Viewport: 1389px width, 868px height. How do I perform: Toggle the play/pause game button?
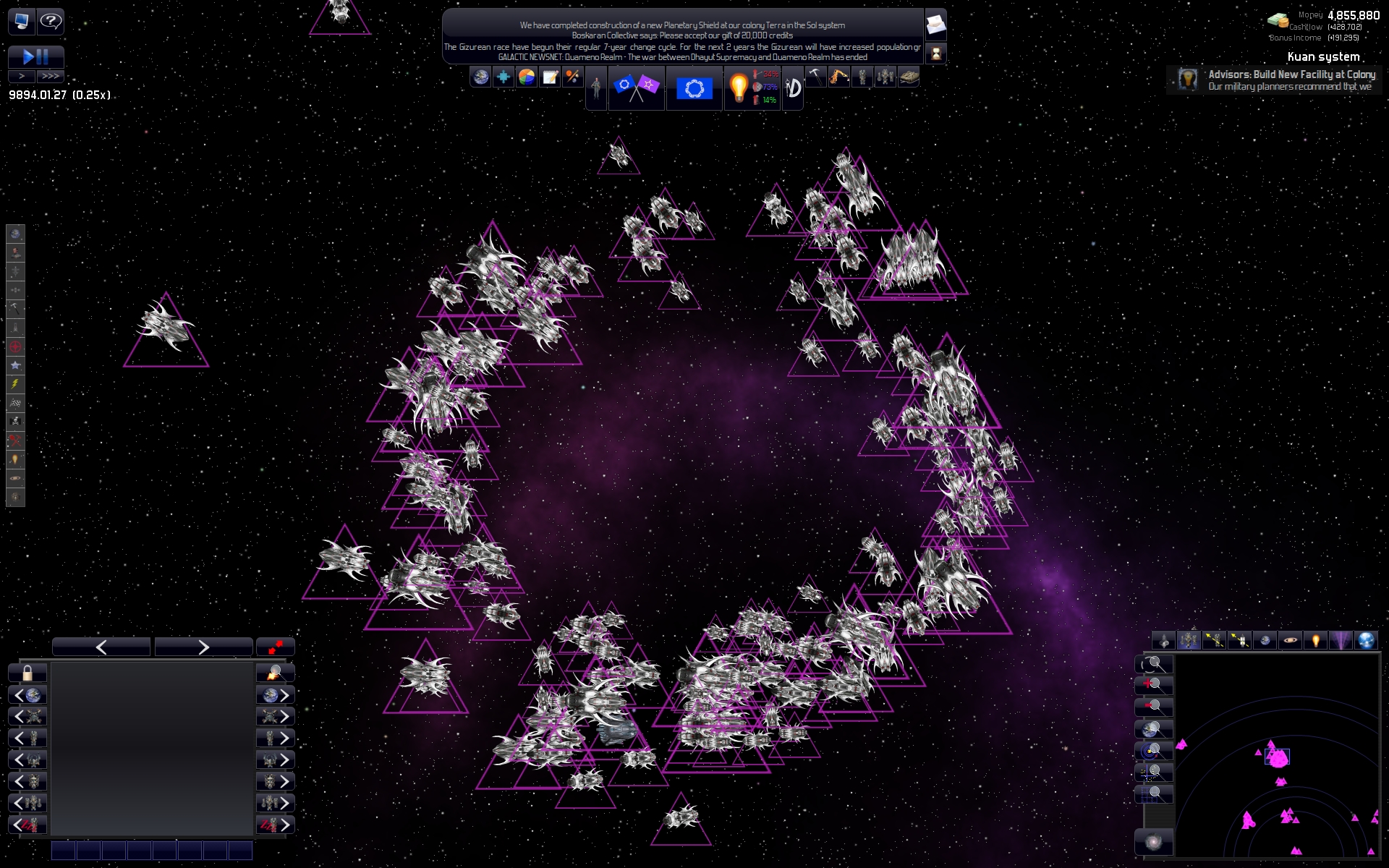pyautogui.click(x=35, y=56)
